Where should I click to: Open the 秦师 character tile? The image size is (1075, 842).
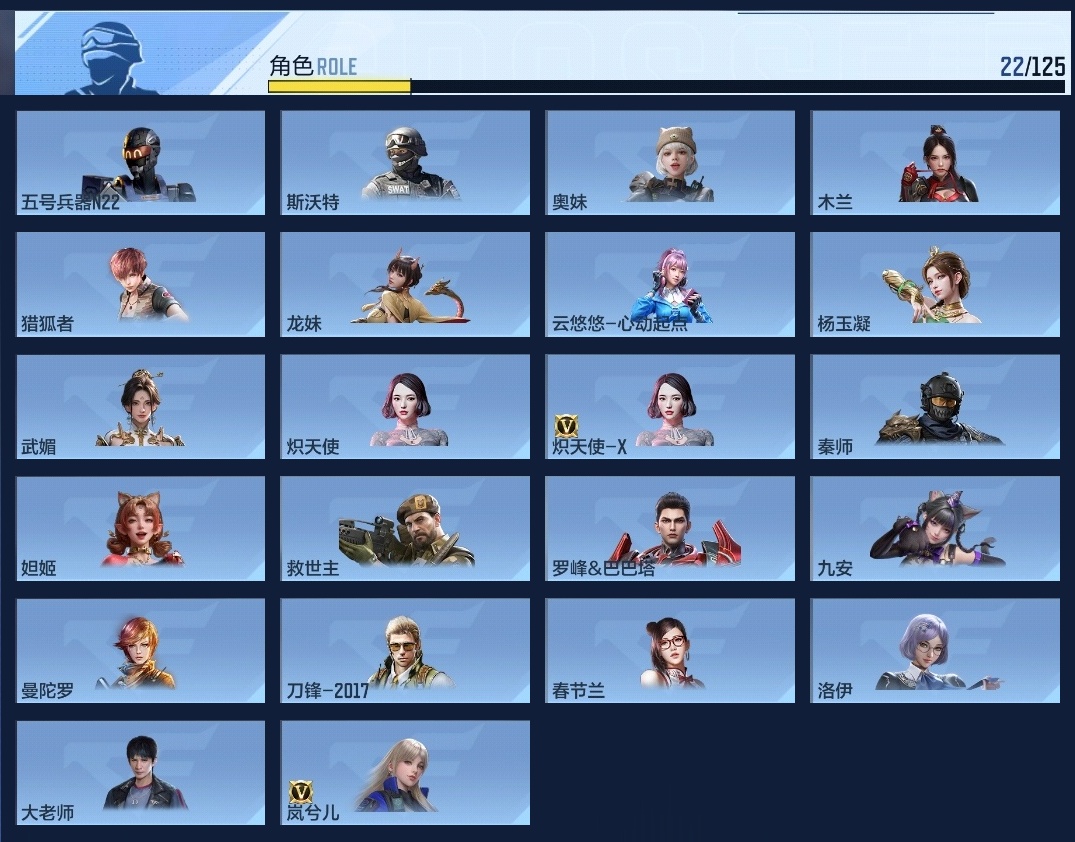coord(935,407)
